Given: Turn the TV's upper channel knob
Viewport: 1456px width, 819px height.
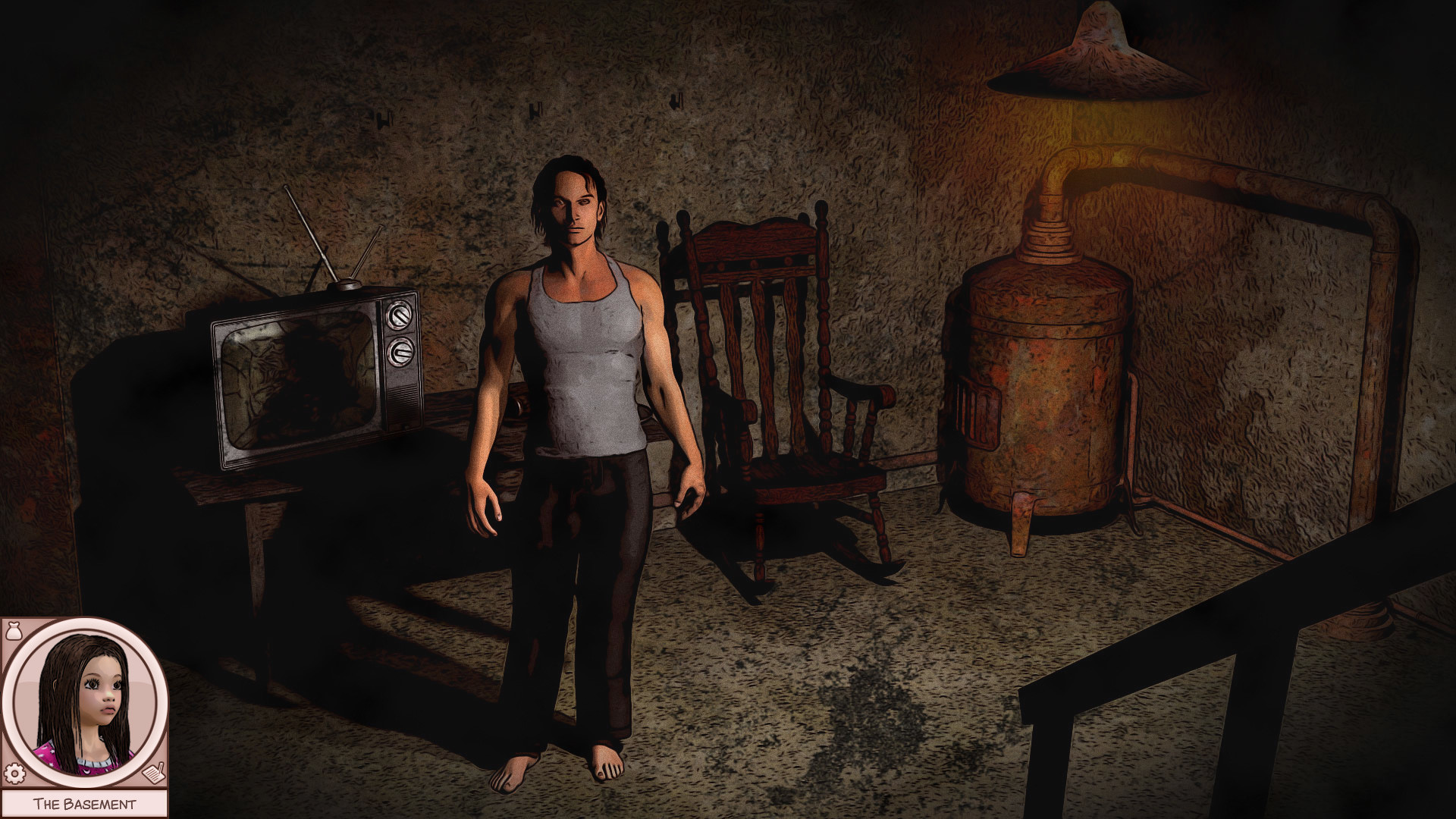Looking at the screenshot, I should [x=400, y=314].
